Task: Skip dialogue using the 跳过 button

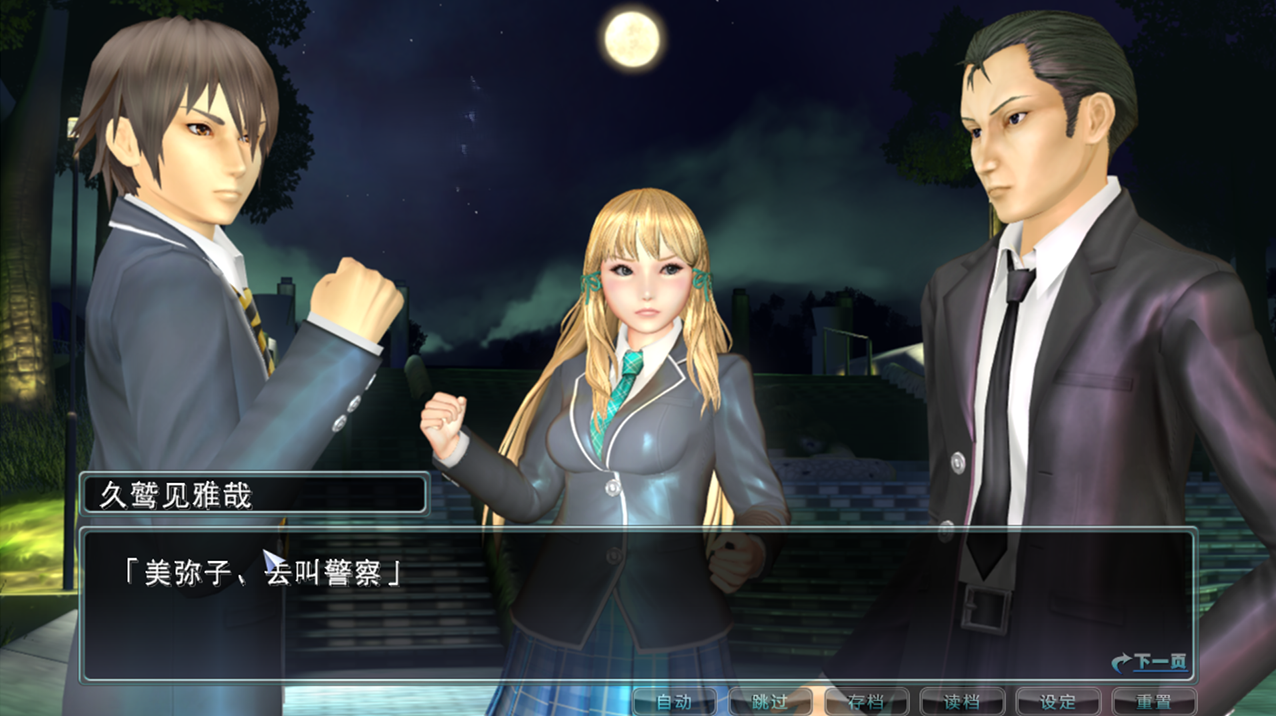Action: 770,702
